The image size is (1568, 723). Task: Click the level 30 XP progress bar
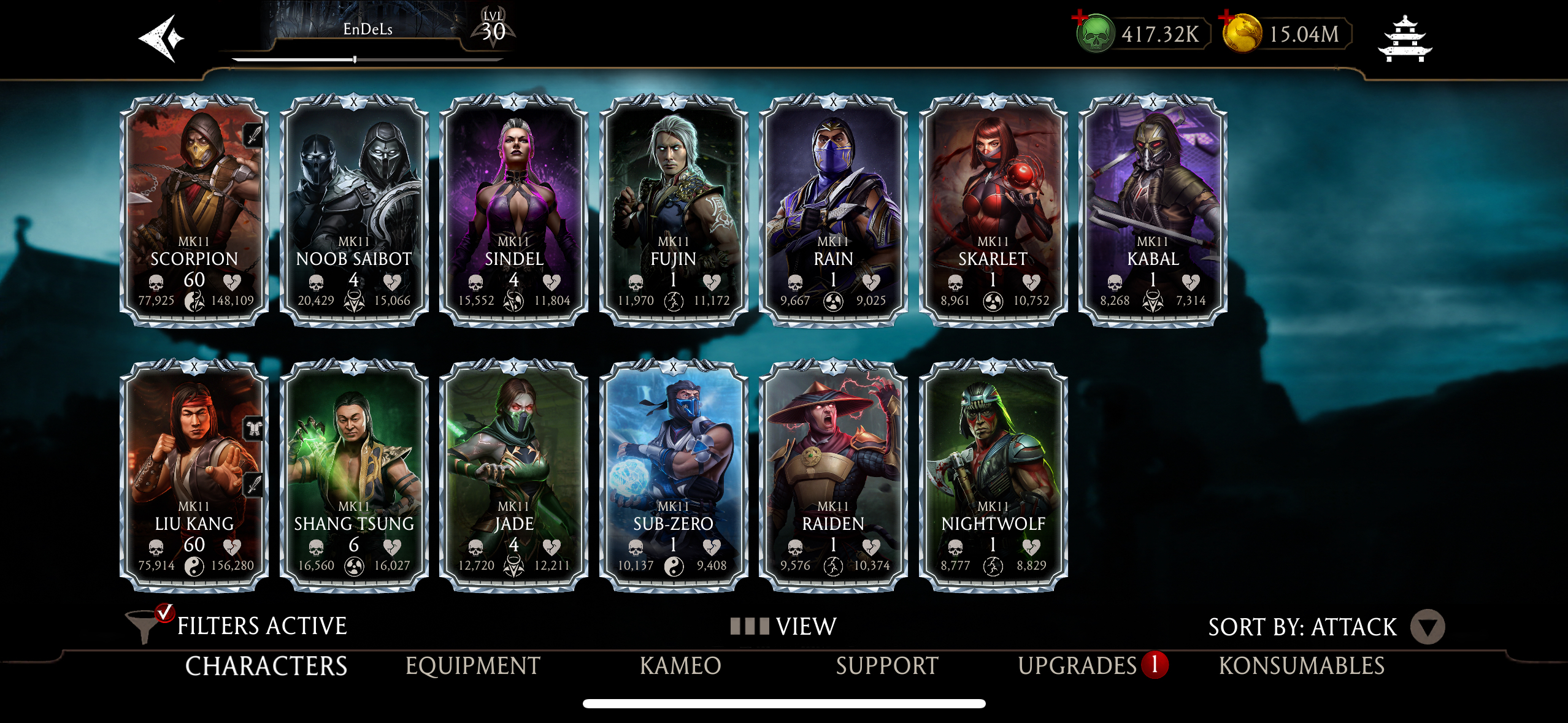click(x=353, y=59)
